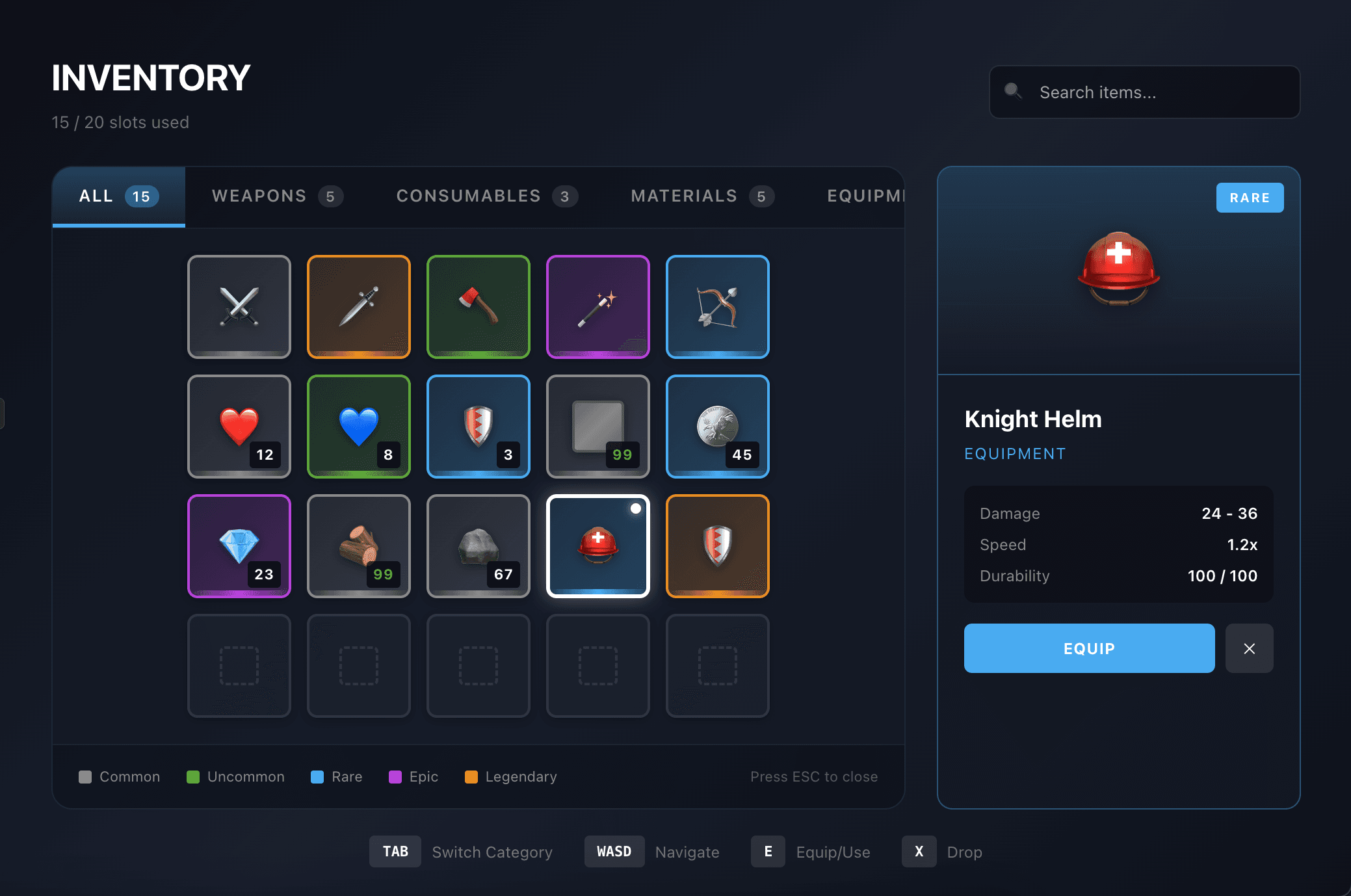Open the MATERIALS tab
1351x896 pixels.
click(700, 196)
